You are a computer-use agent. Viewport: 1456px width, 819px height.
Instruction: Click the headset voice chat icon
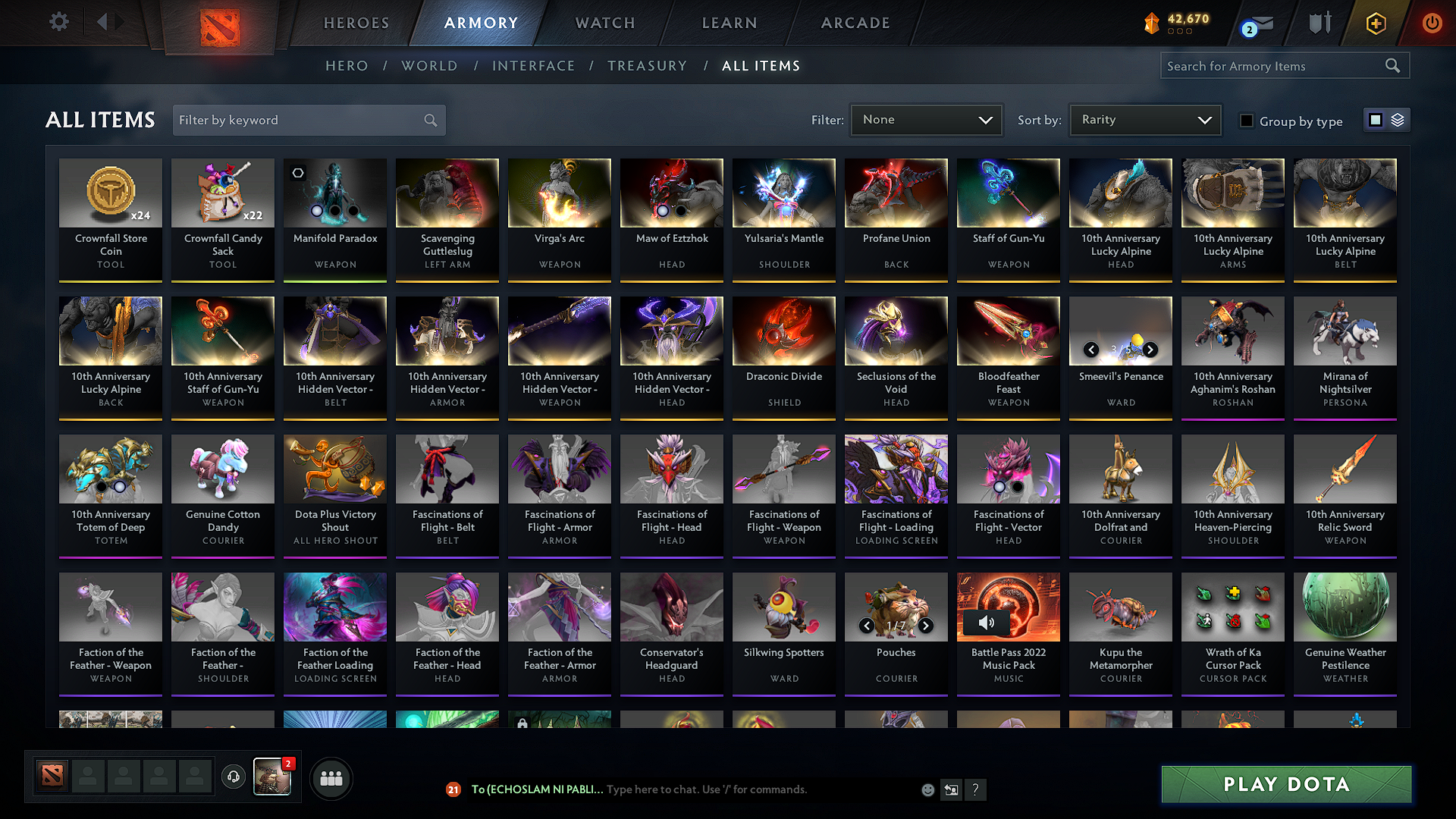click(x=233, y=777)
